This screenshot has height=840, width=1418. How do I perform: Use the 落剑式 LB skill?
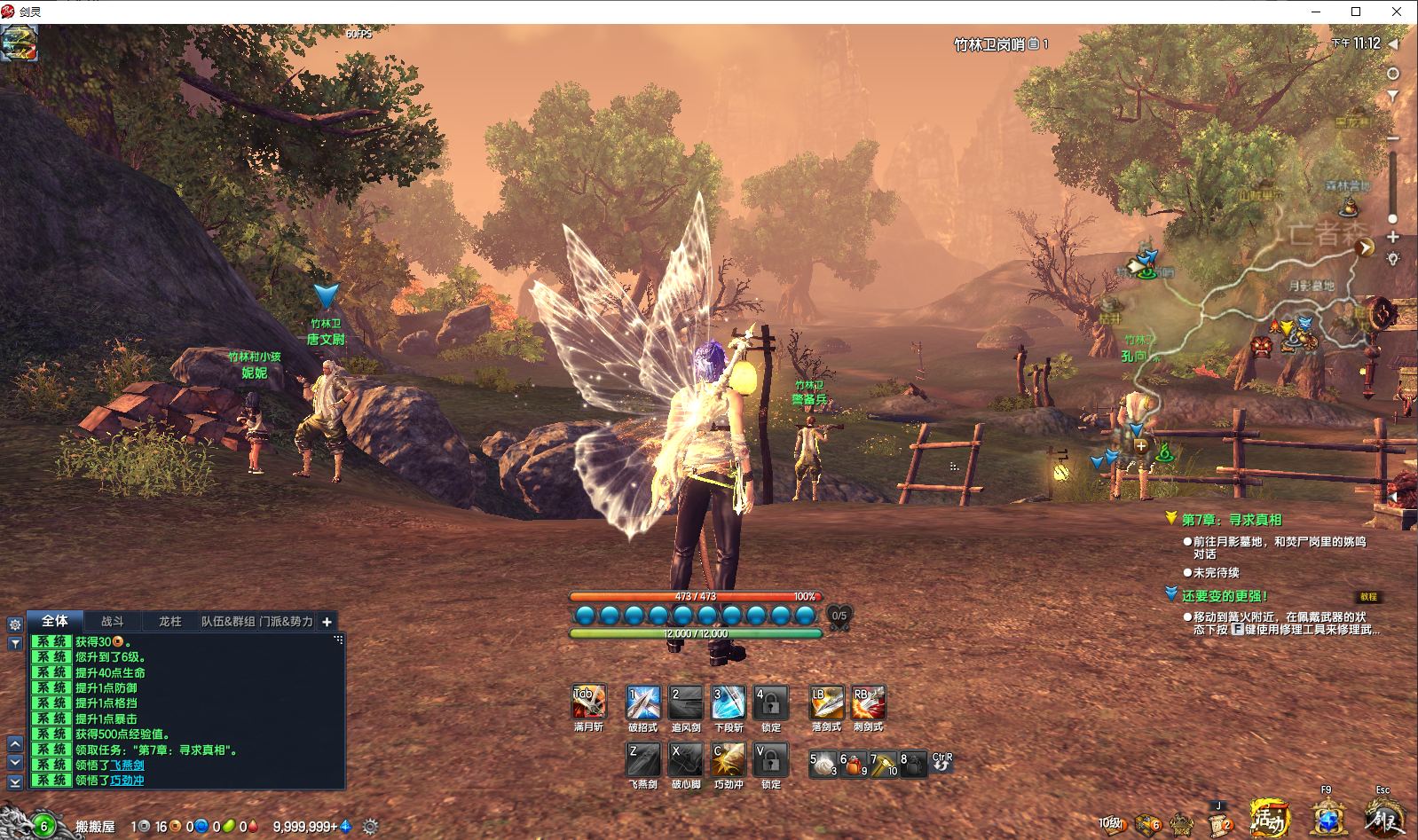pos(826,702)
